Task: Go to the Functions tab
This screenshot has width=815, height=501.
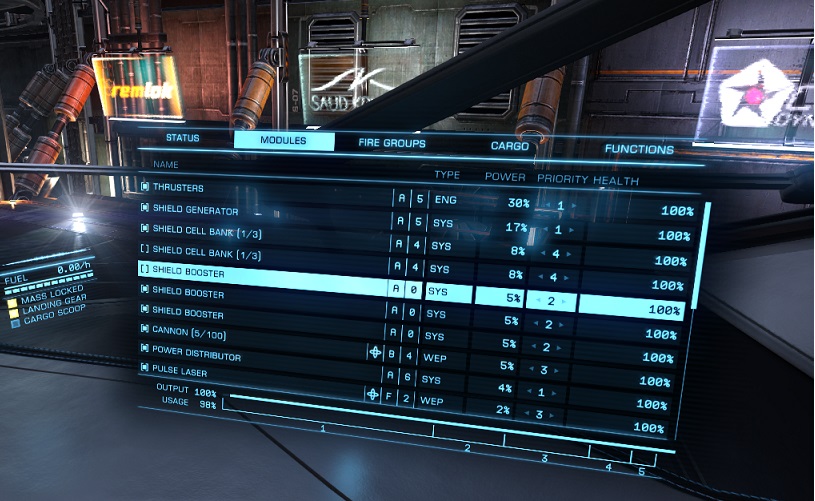Action: click(x=639, y=149)
